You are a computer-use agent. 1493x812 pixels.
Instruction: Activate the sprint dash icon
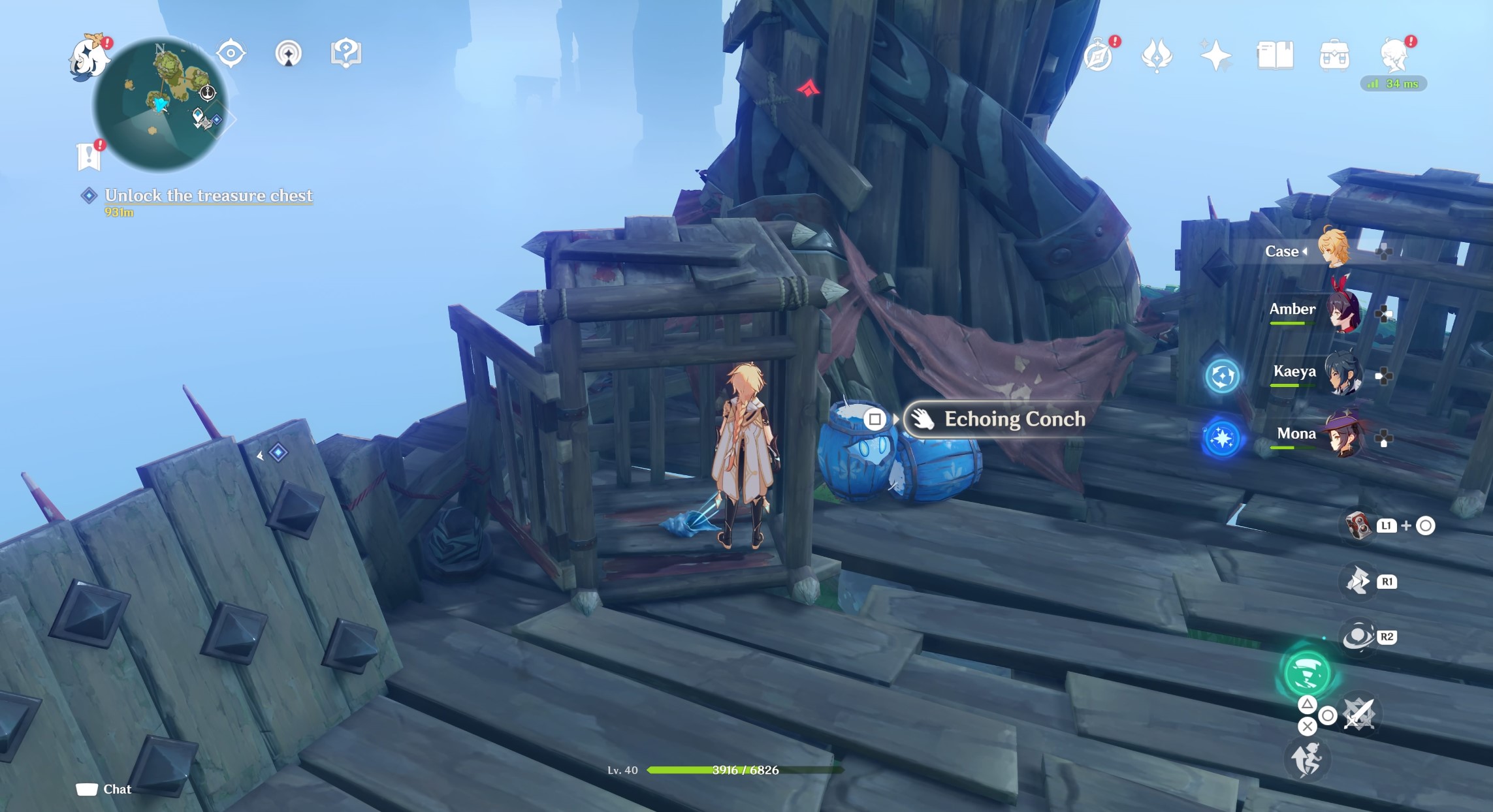[x=1307, y=759]
